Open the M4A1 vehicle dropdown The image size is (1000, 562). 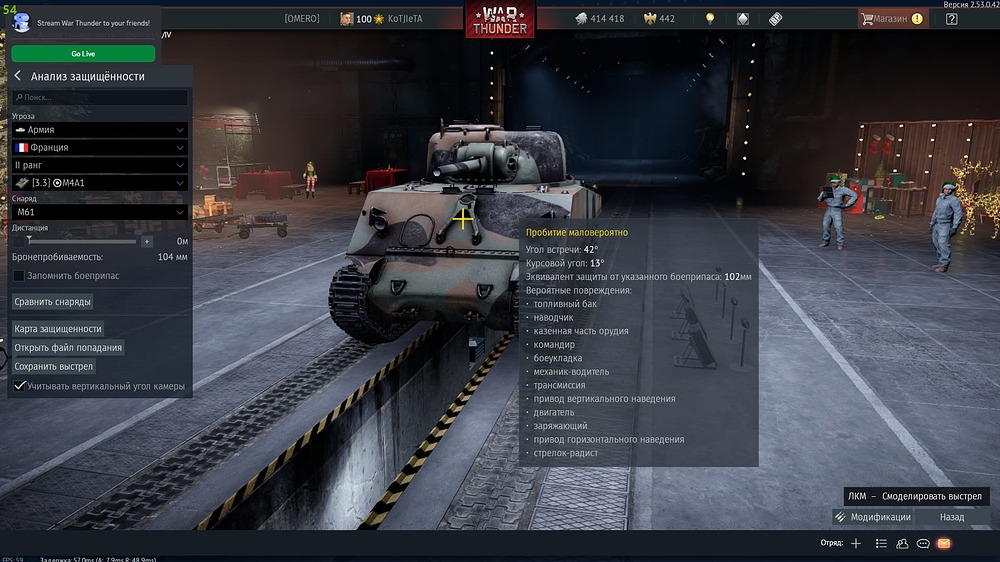[99, 182]
